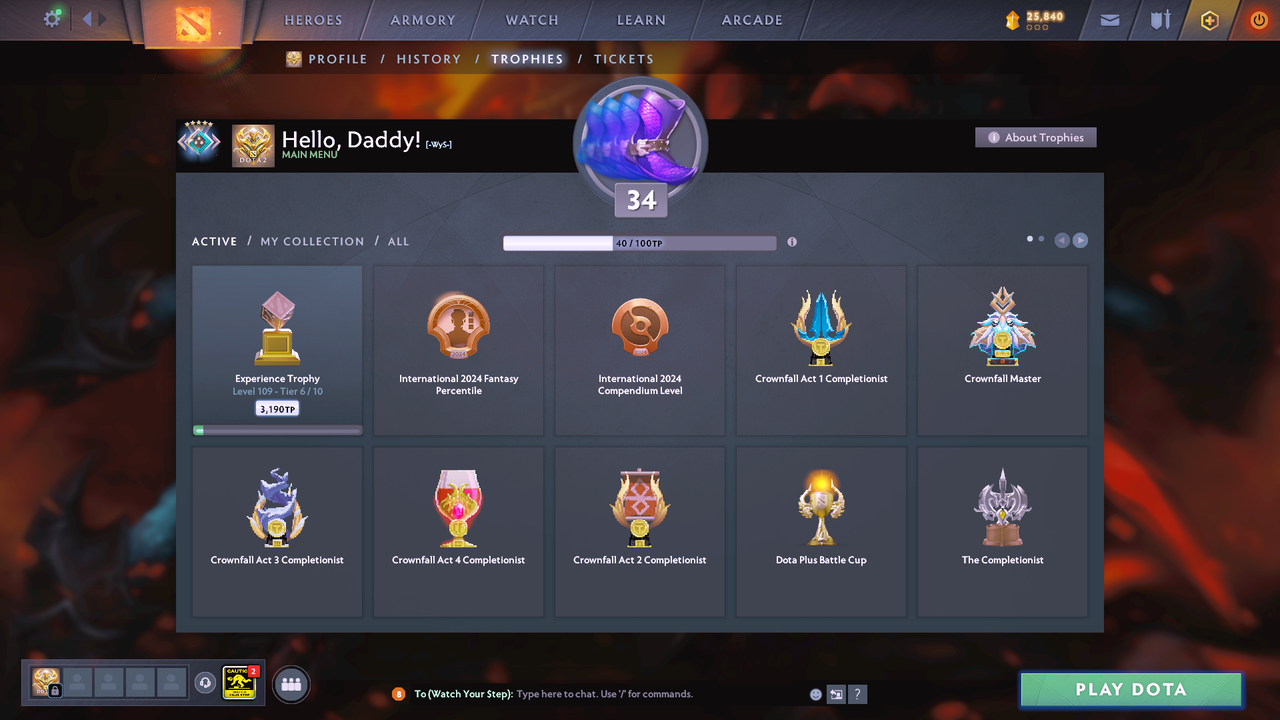Click the chat help question mark icon

tap(857, 693)
